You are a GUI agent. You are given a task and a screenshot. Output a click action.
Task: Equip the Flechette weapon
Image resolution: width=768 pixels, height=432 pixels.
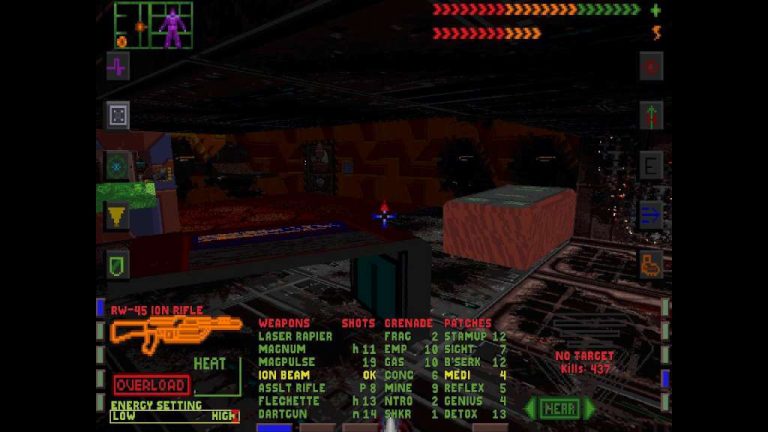(x=287, y=401)
